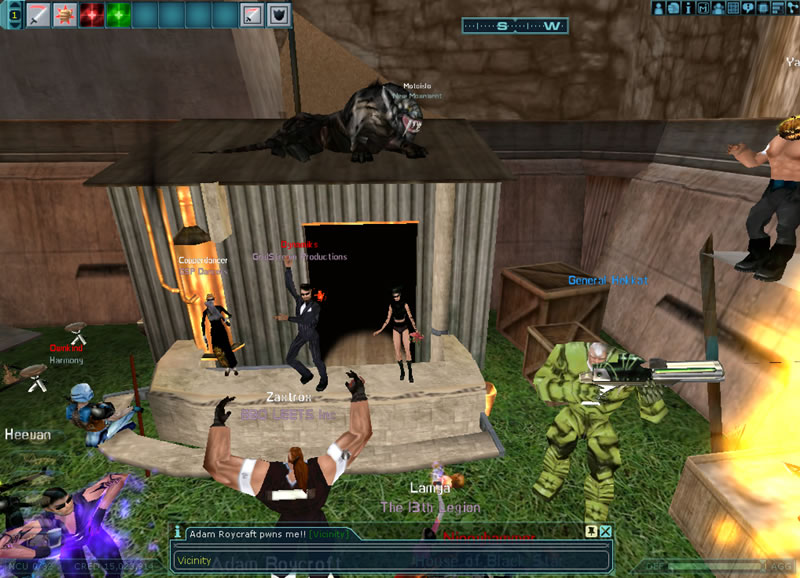Open the character silhouette menu icon
Image resolution: width=800 pixels, height=578 pixels.
click(x=659, y=8)
